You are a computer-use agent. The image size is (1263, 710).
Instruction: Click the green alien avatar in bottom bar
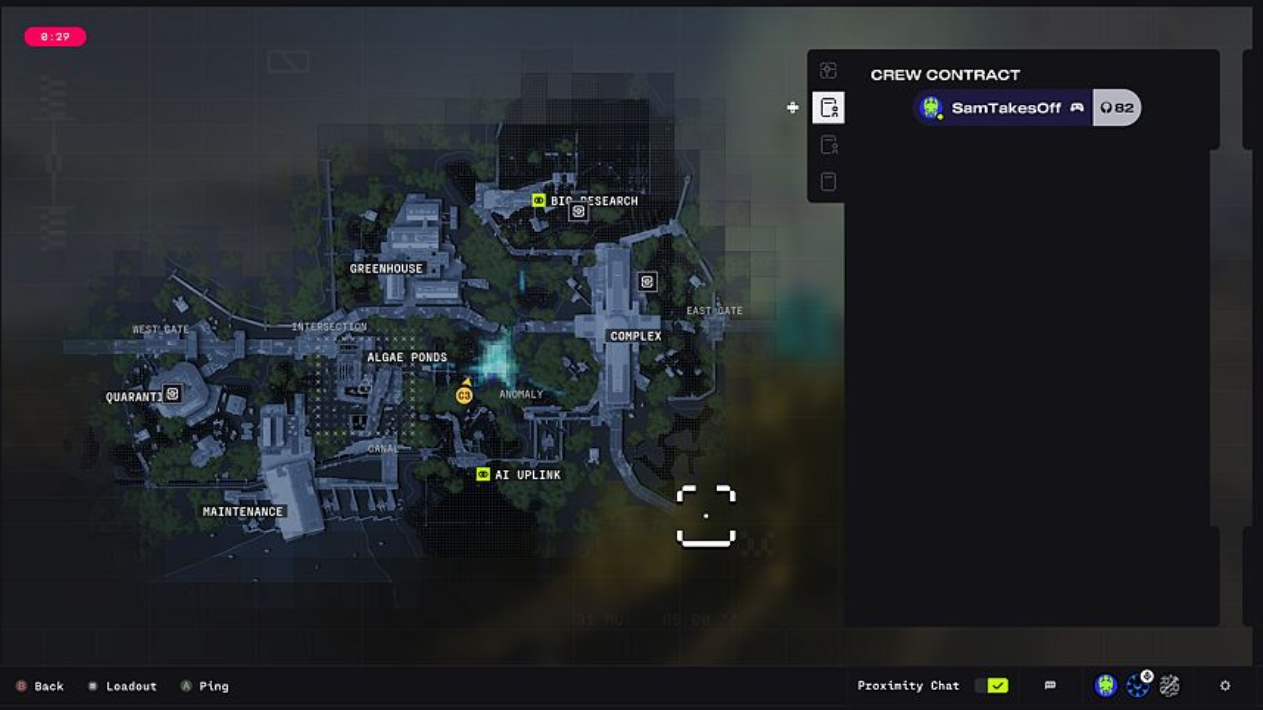(1105, 686)
